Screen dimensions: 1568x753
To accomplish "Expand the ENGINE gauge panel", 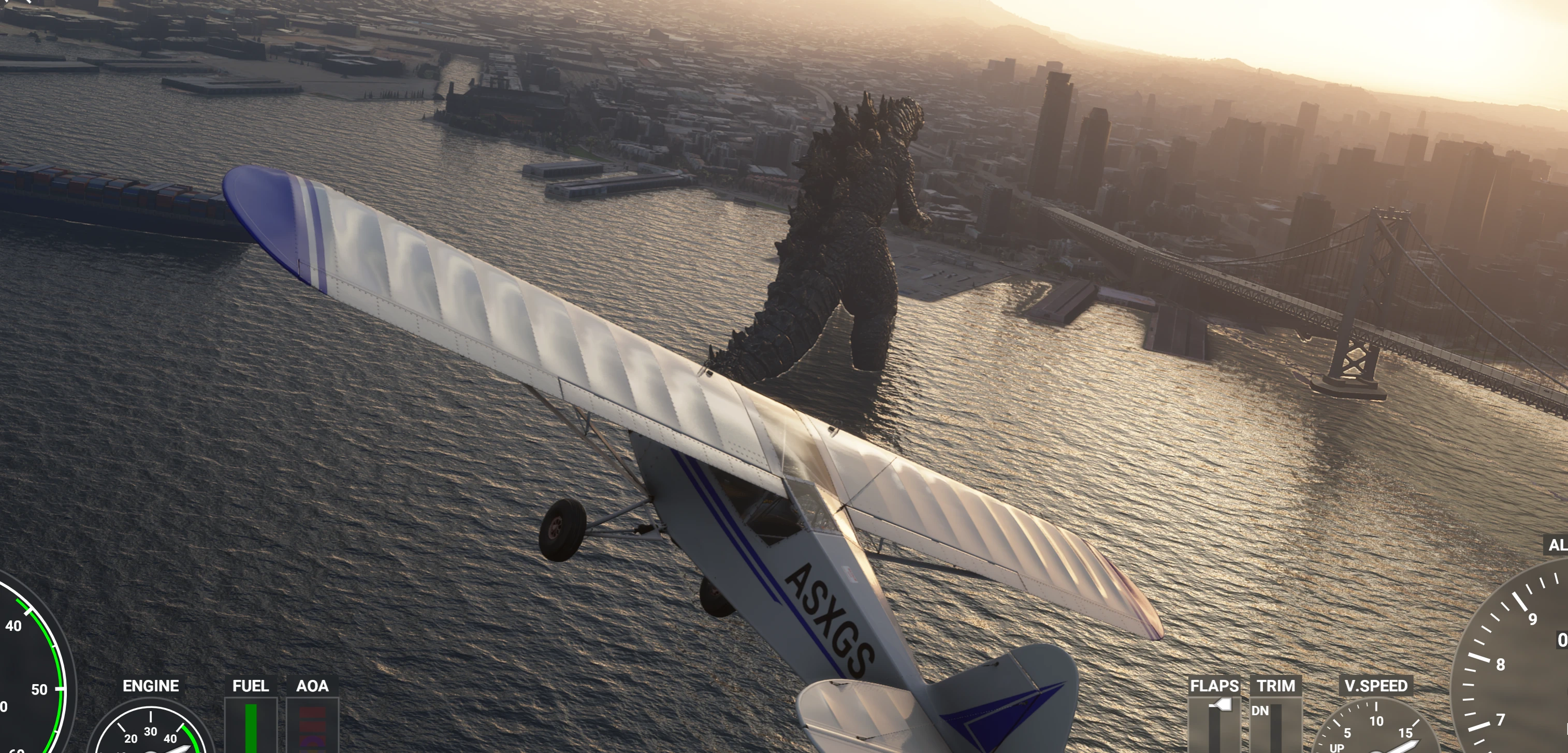I will 151,686.
